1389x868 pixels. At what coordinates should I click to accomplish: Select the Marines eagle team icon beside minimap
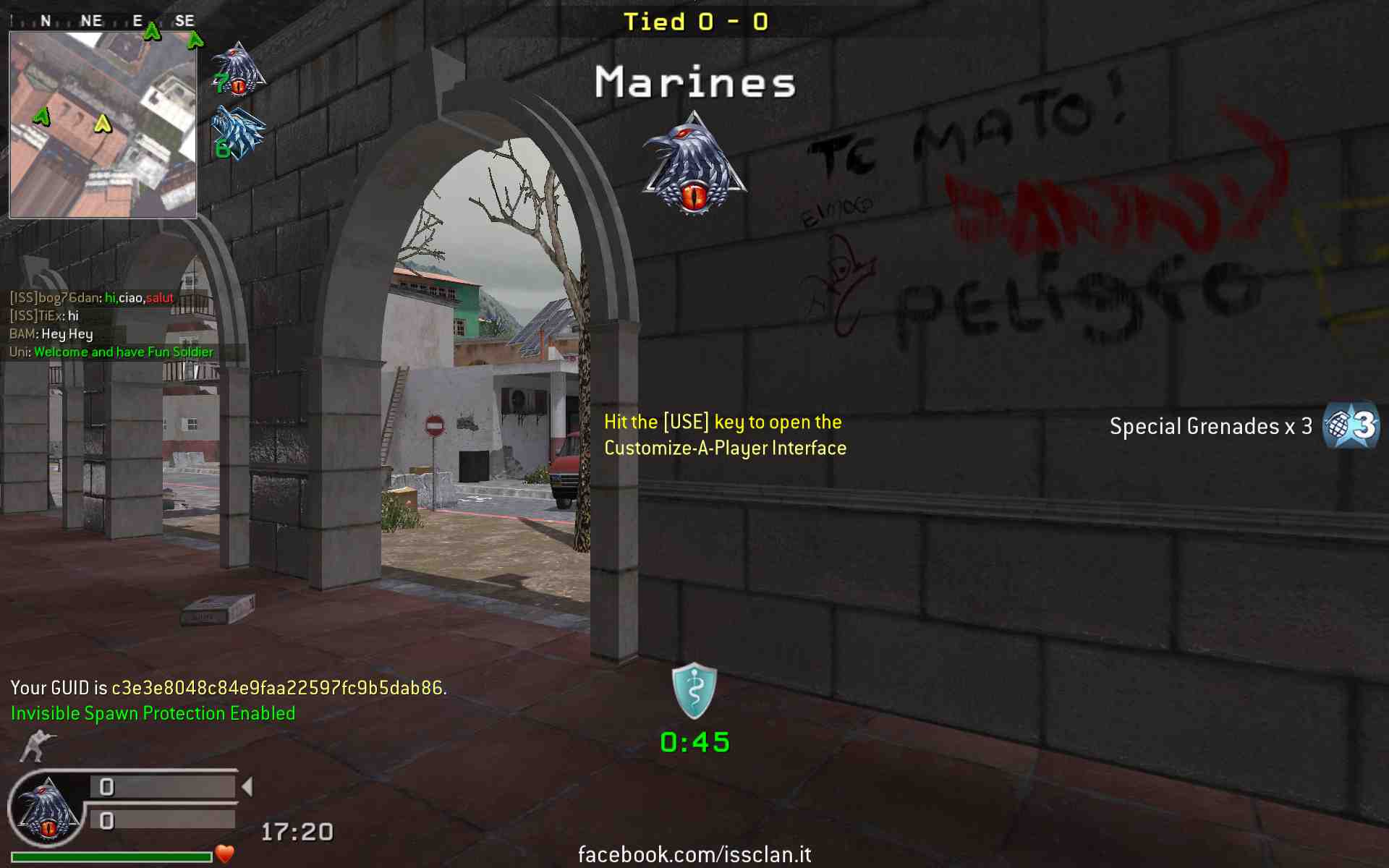click(x=239, y=70)
